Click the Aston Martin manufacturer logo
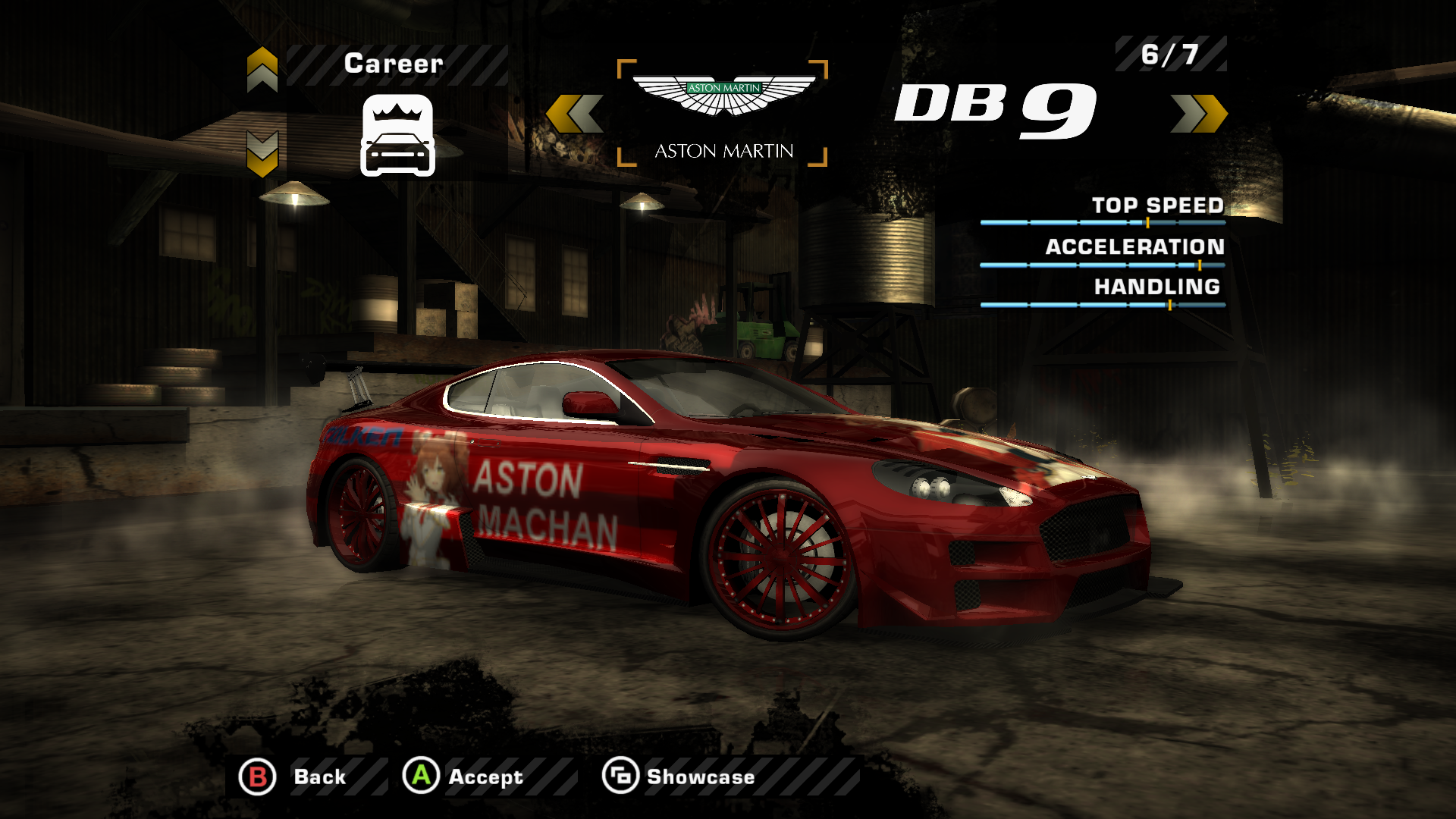Screen dimensions: 1456x819 click(x=723, y=97)
